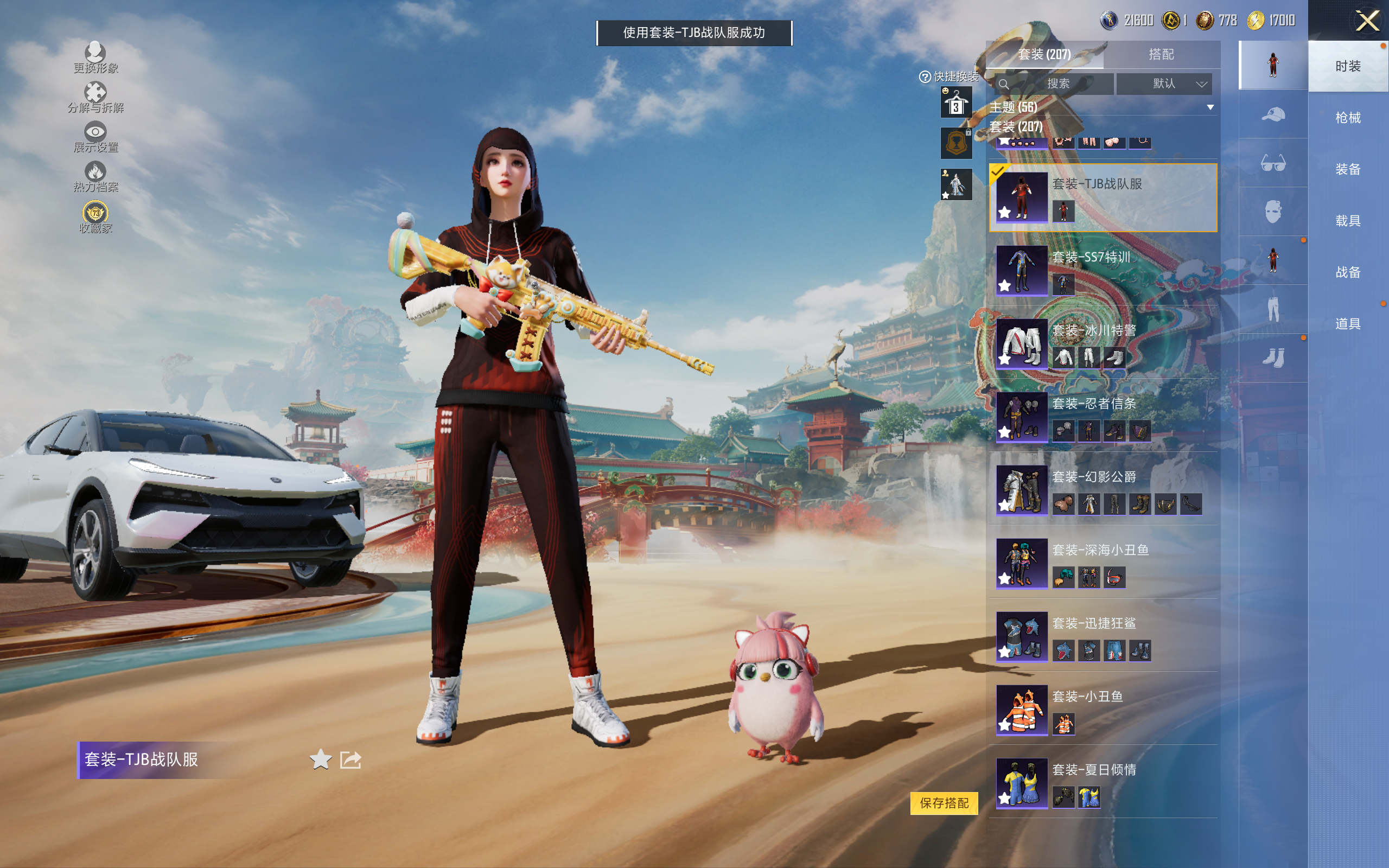Open the 枪械 category

click(x=1347, y=118)
